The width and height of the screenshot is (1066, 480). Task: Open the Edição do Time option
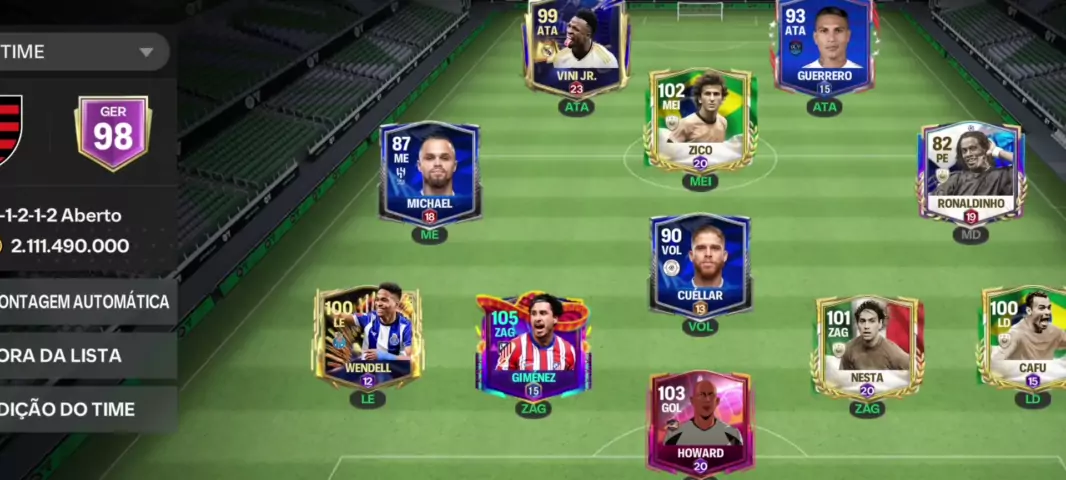[85, 409]
